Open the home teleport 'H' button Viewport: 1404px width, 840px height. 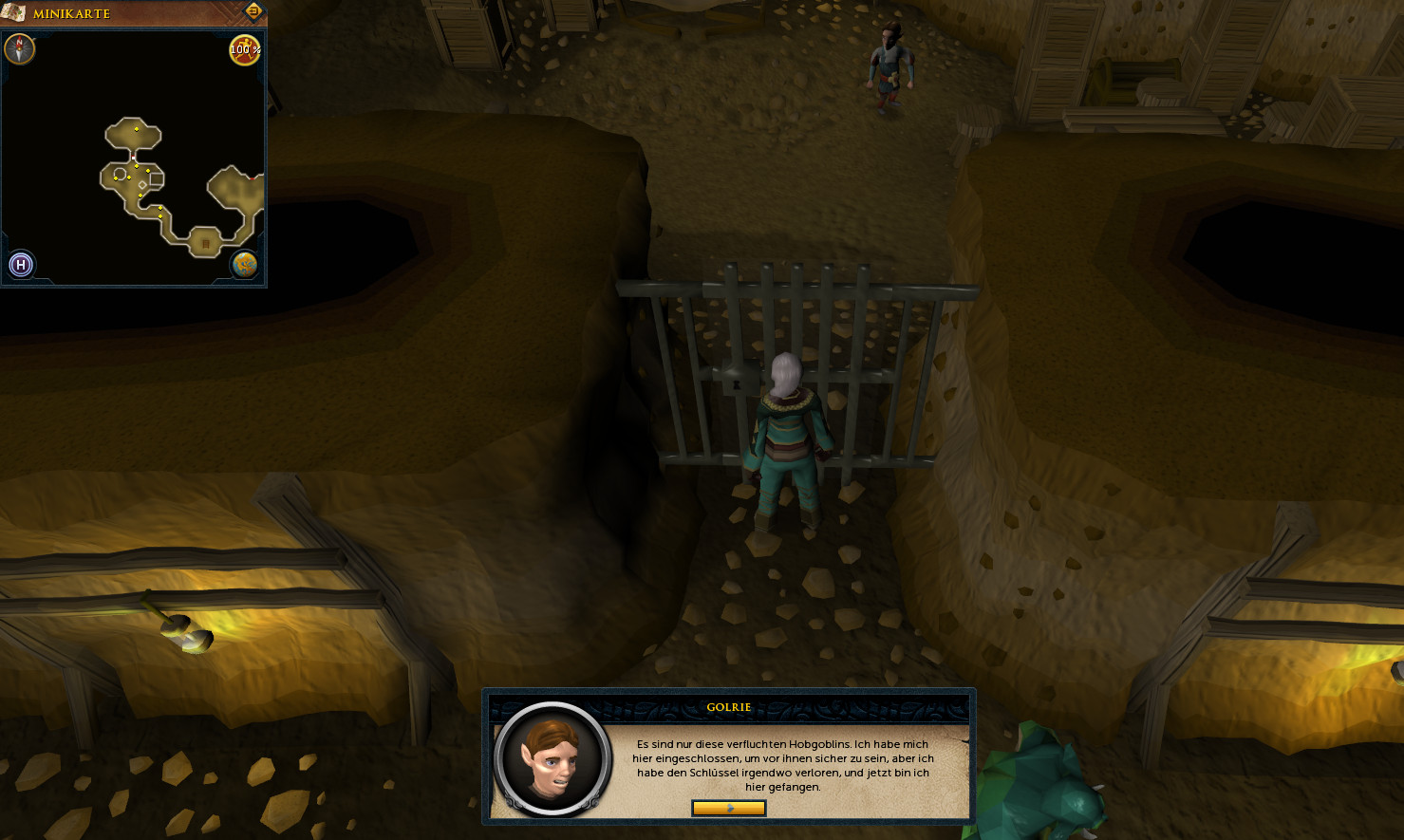click(21, 265)
